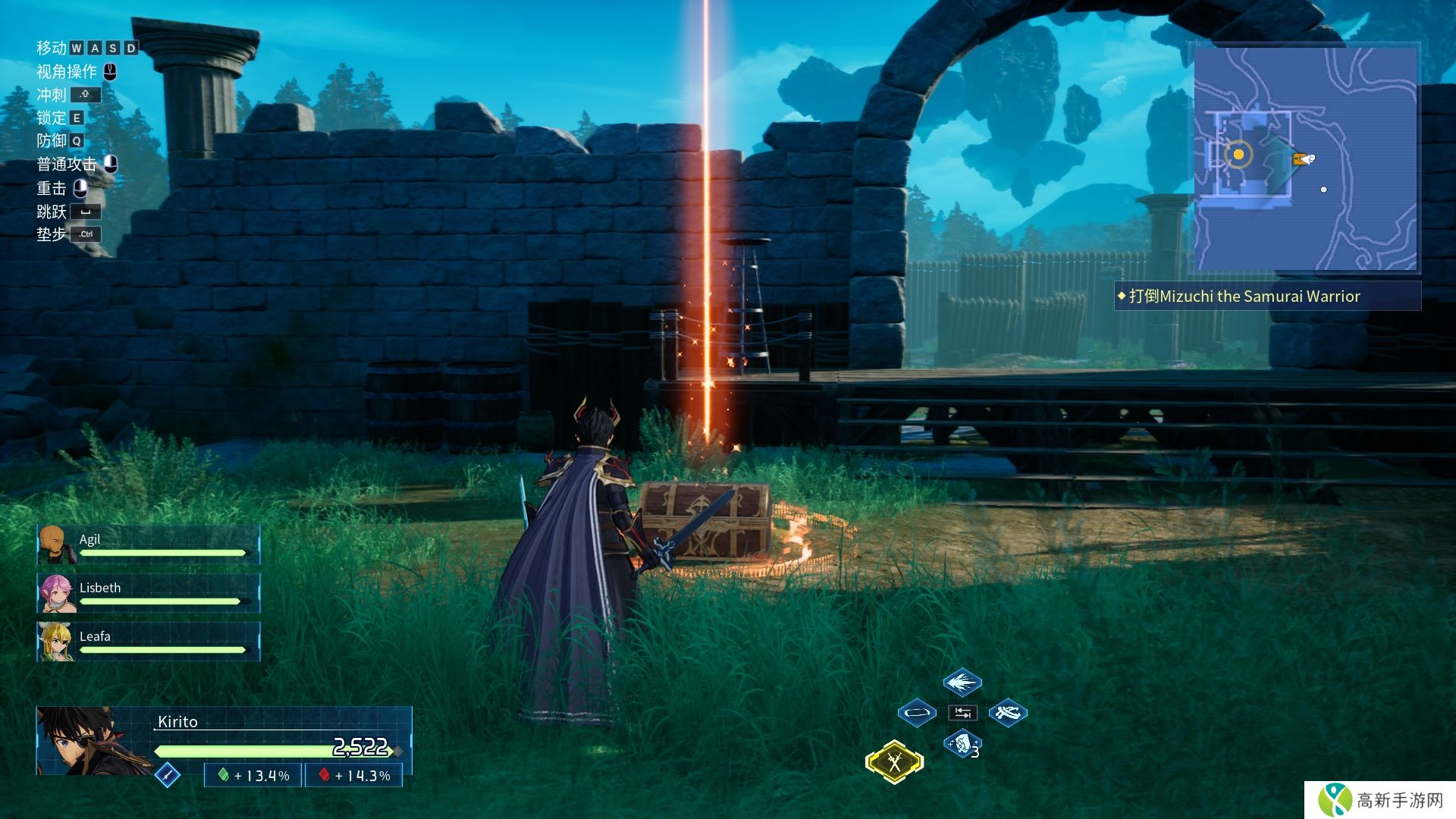Screen dimensions: 1456x819
Task: Click the sword weapon diamond under Kirito's portrait
Action: 167,775
